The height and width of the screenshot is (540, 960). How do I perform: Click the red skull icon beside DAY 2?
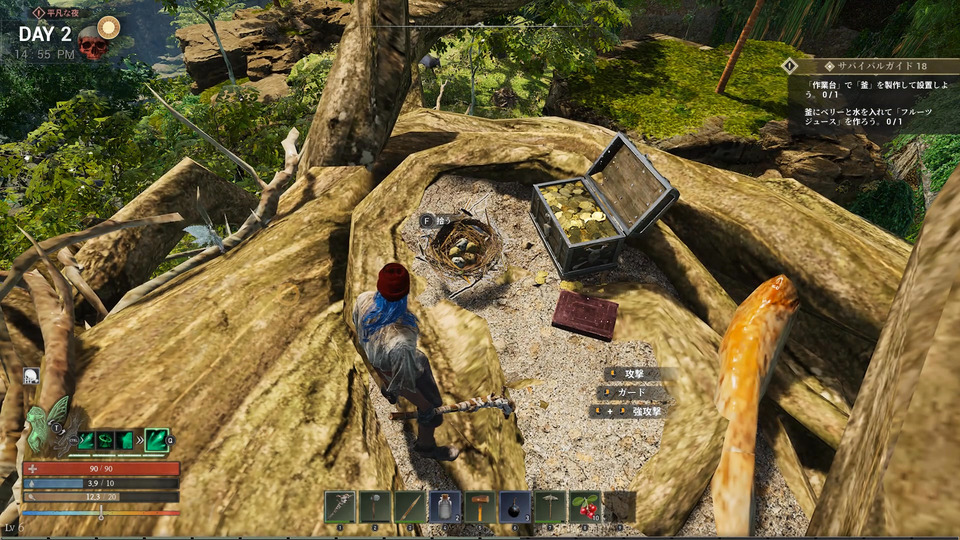point(93,44)
